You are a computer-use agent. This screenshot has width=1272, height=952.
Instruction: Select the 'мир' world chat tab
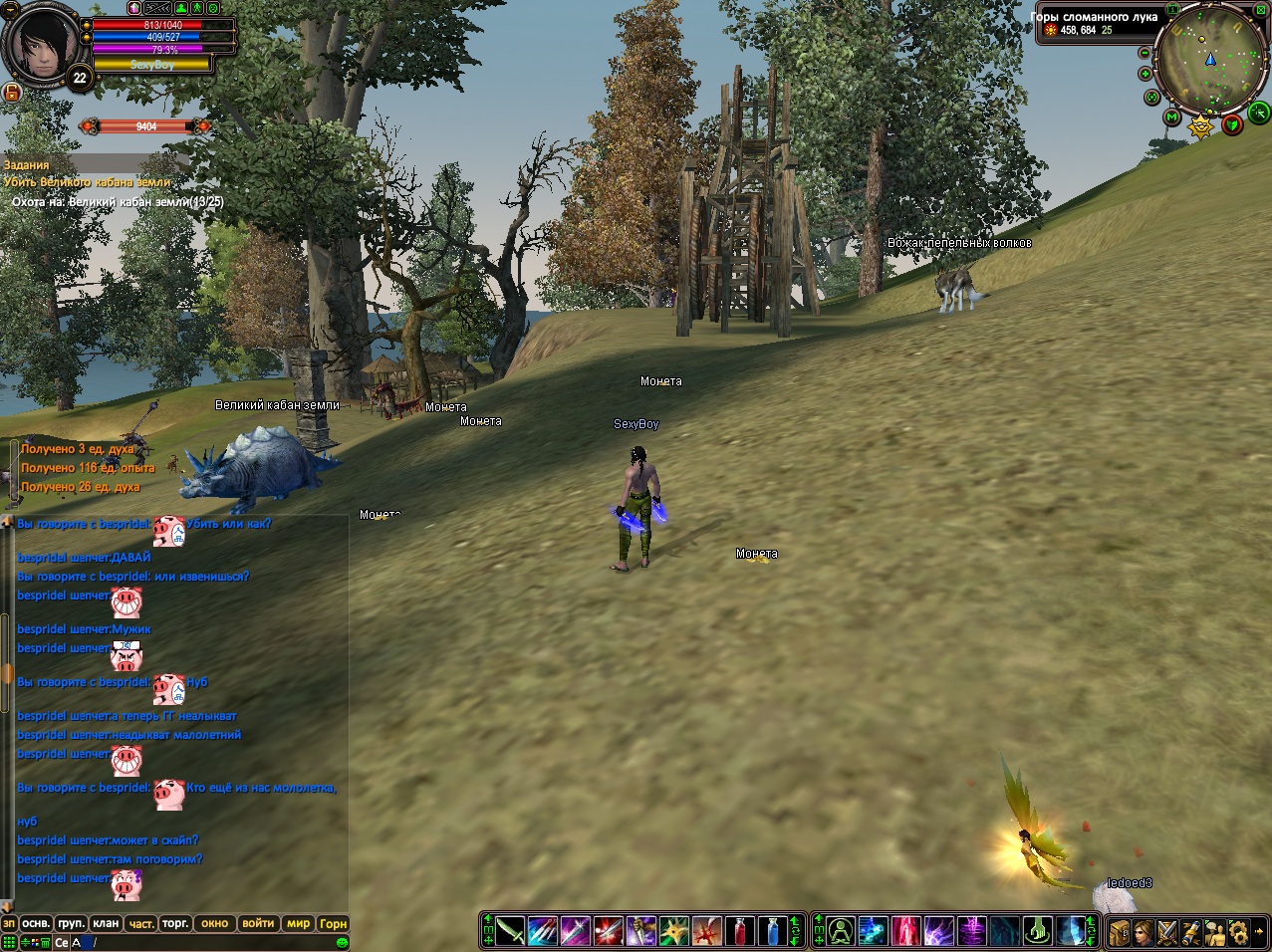click(x=299, y=923)
